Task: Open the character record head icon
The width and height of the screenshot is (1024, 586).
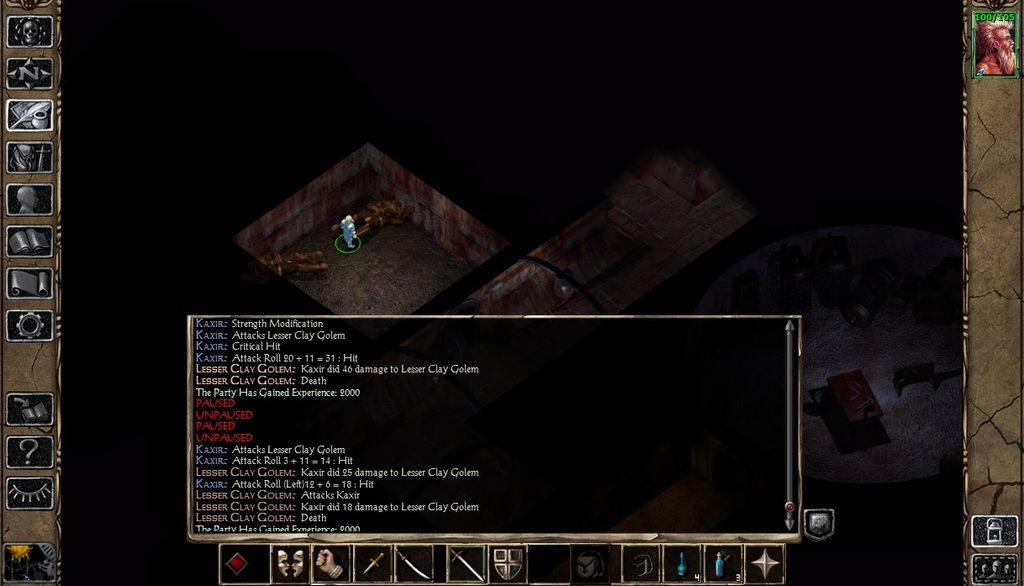Action: point(30,199)
